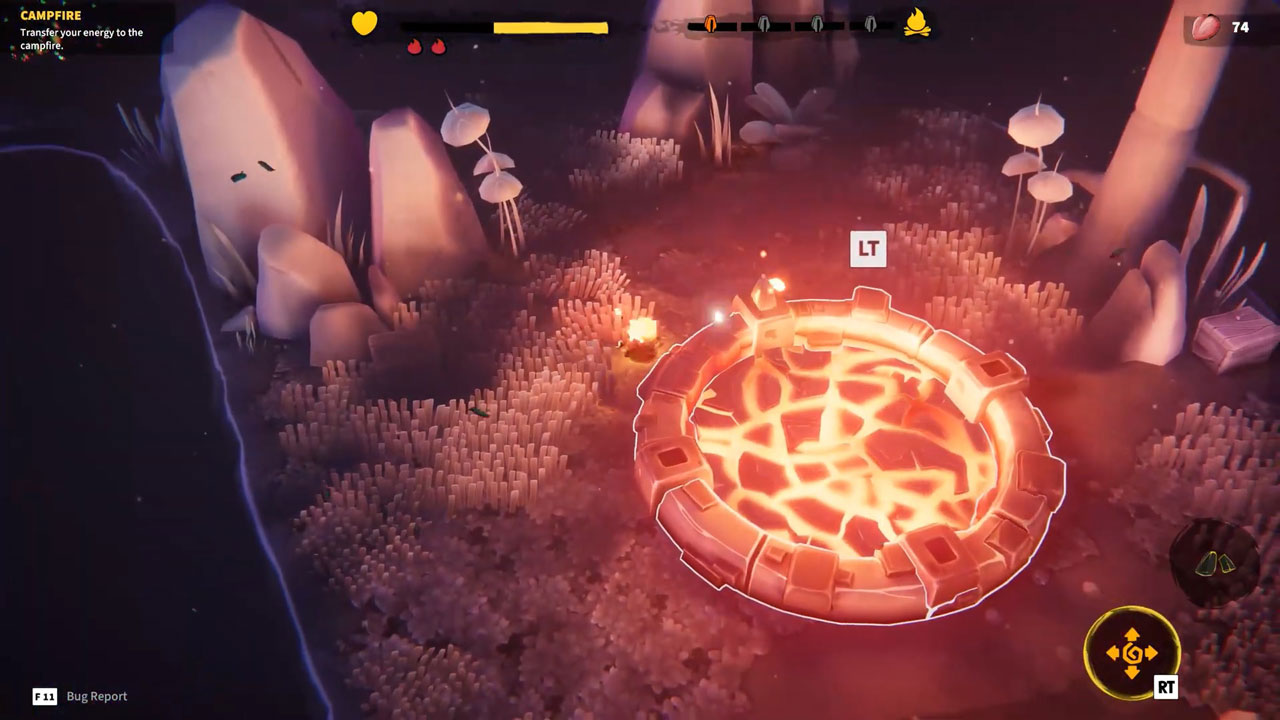Open the Bug Report option
This screenshot has width=1280, height=720.
(x=96, y=696)
